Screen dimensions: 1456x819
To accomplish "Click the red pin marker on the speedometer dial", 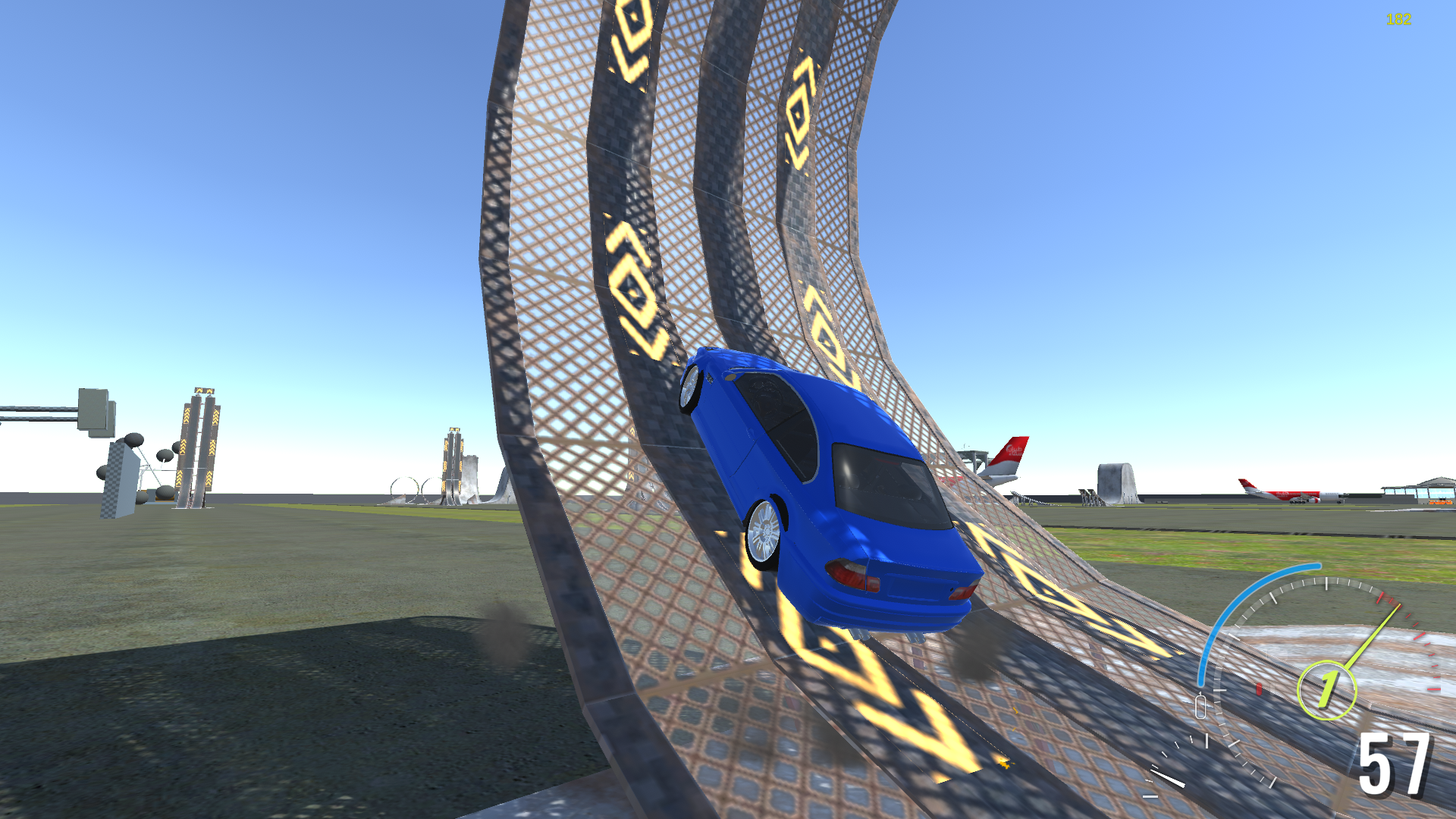I will click(1259, 690).
